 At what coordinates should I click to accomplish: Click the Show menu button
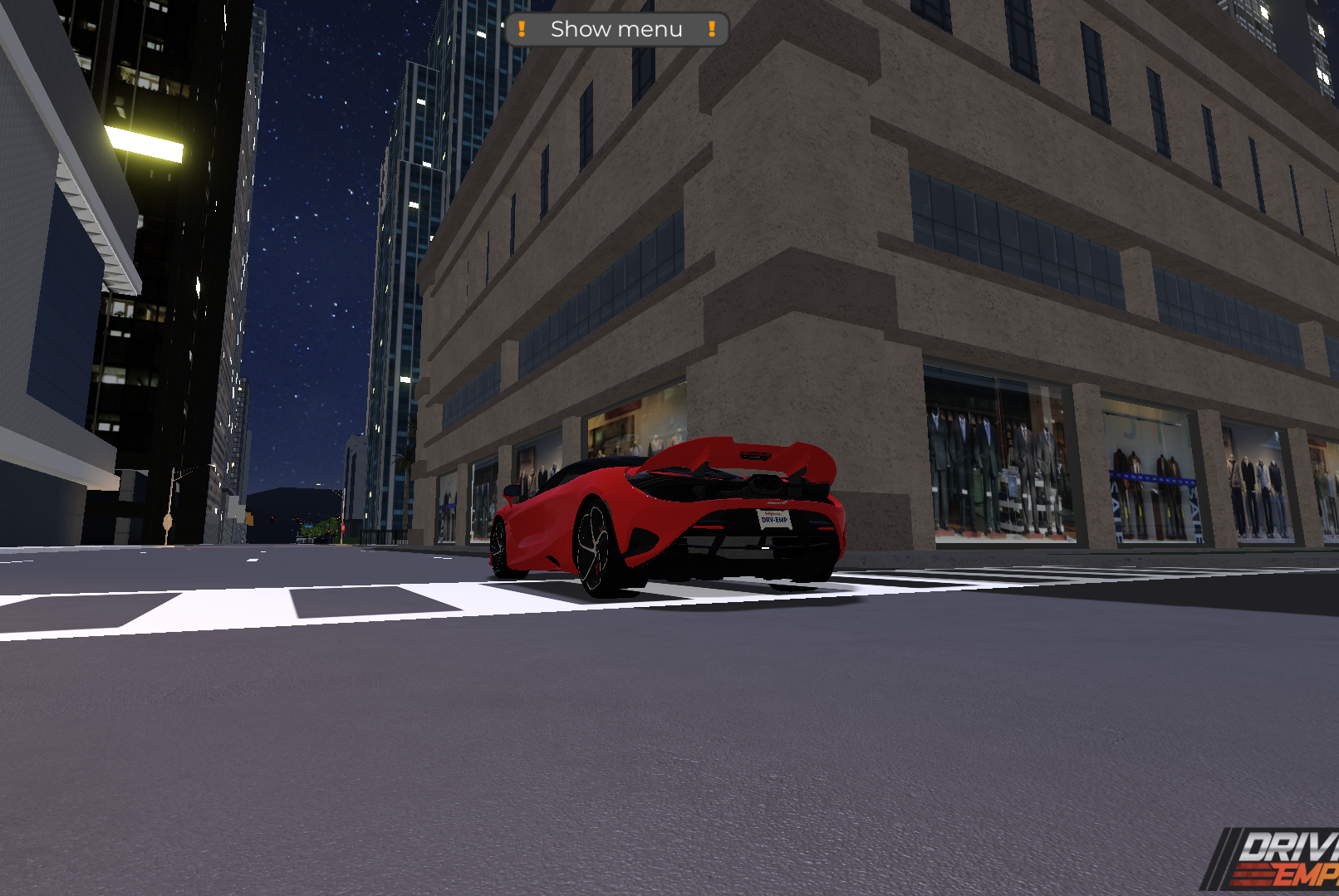point(616,30)
